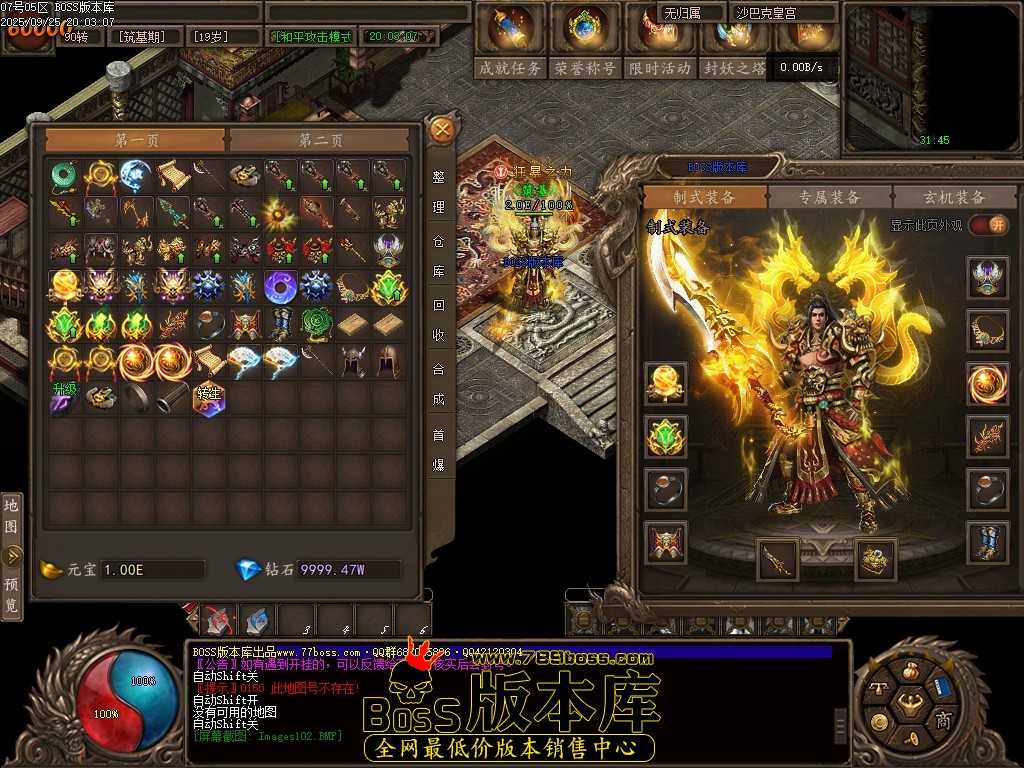Open the 合成 crafting function
This screenshot has height=768, width=1024.
click(x=439, y=383)
